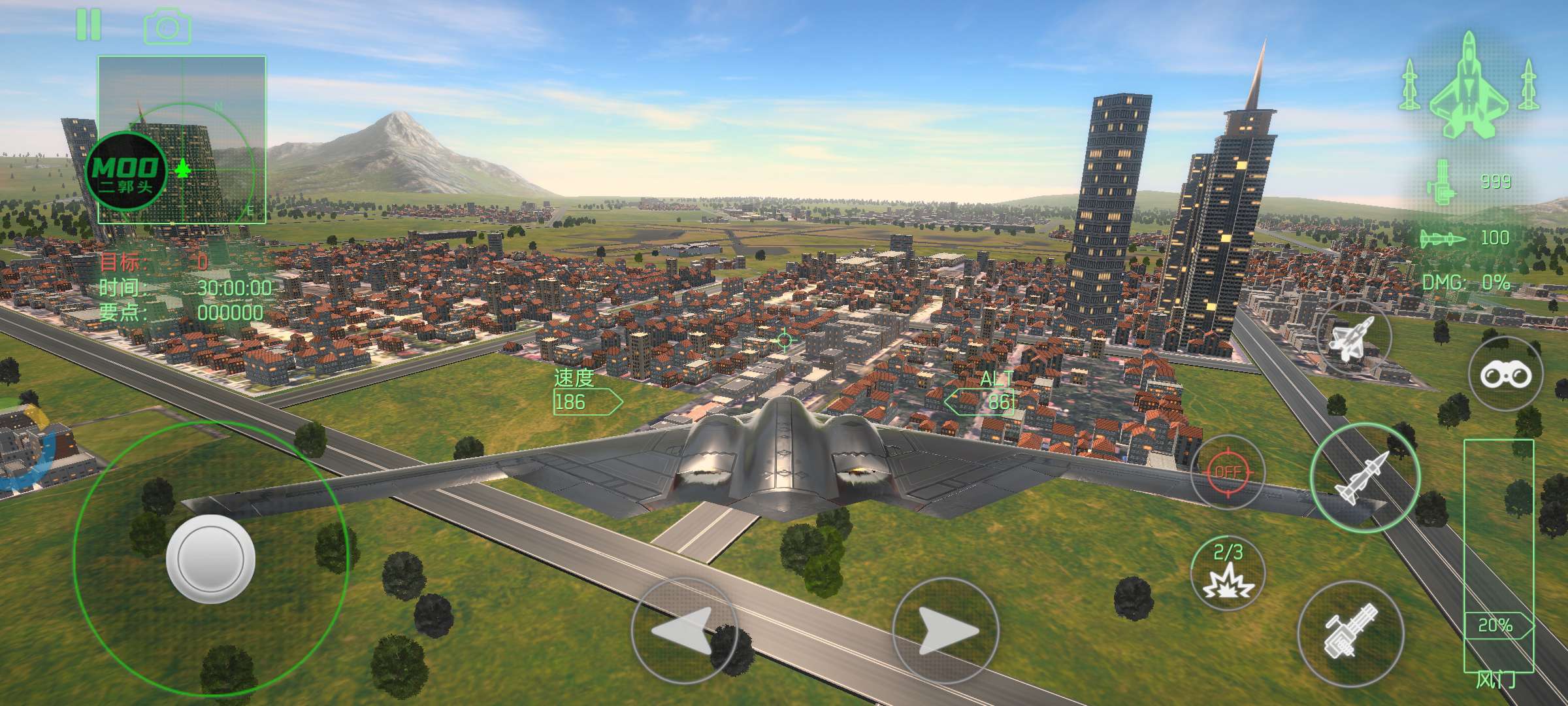Screen dimensions: 1568x706
Task: Deploy the 2/3 flare countermeasure
Action: point(1228,573)
